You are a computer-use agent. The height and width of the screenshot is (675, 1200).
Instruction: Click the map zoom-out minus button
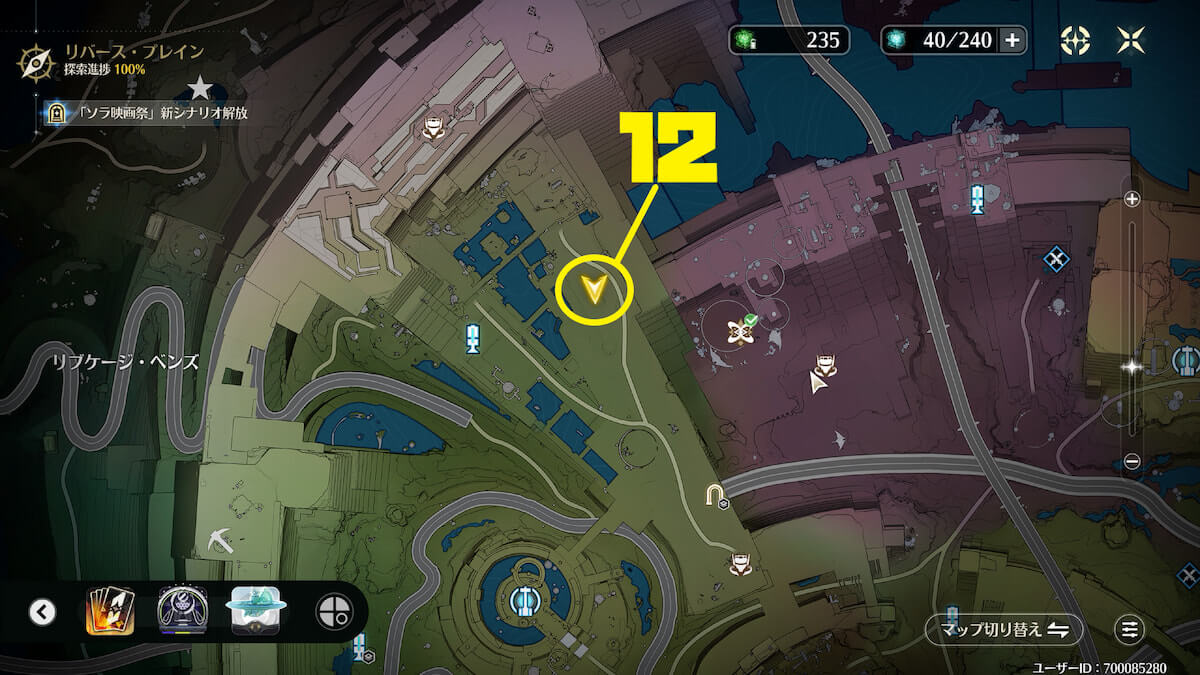pos(1132,461)
